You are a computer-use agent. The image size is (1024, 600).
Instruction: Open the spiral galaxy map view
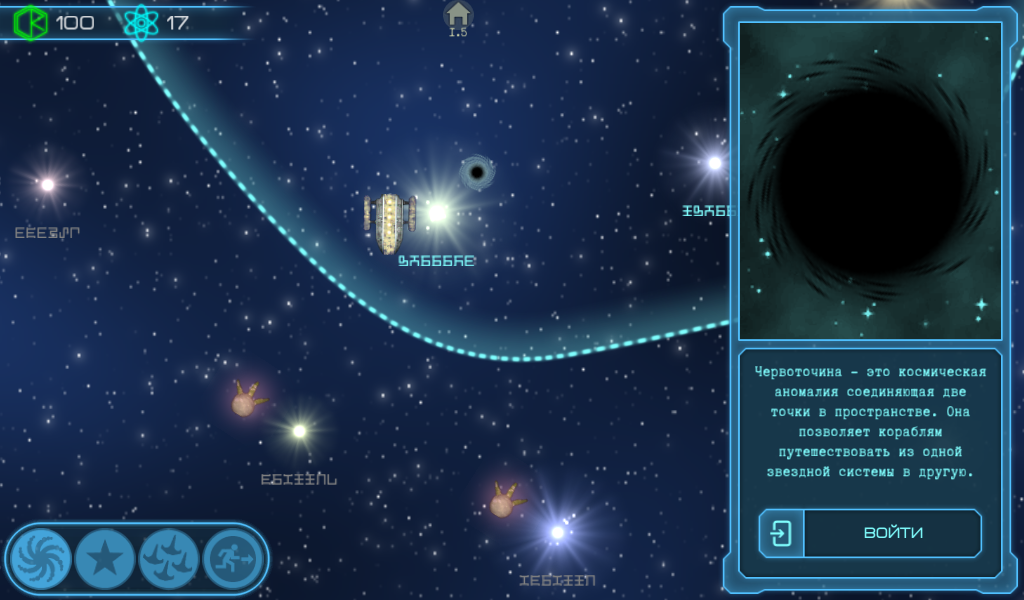click(x=41, y=558)
